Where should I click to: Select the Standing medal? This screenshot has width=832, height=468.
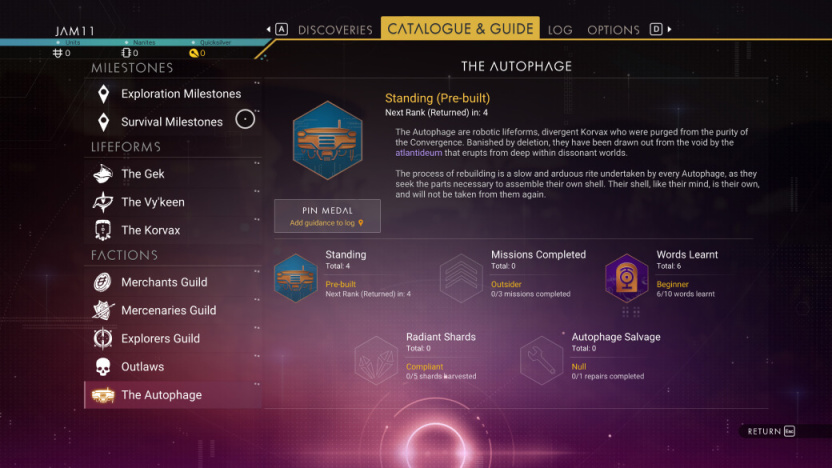pos(295,277)
